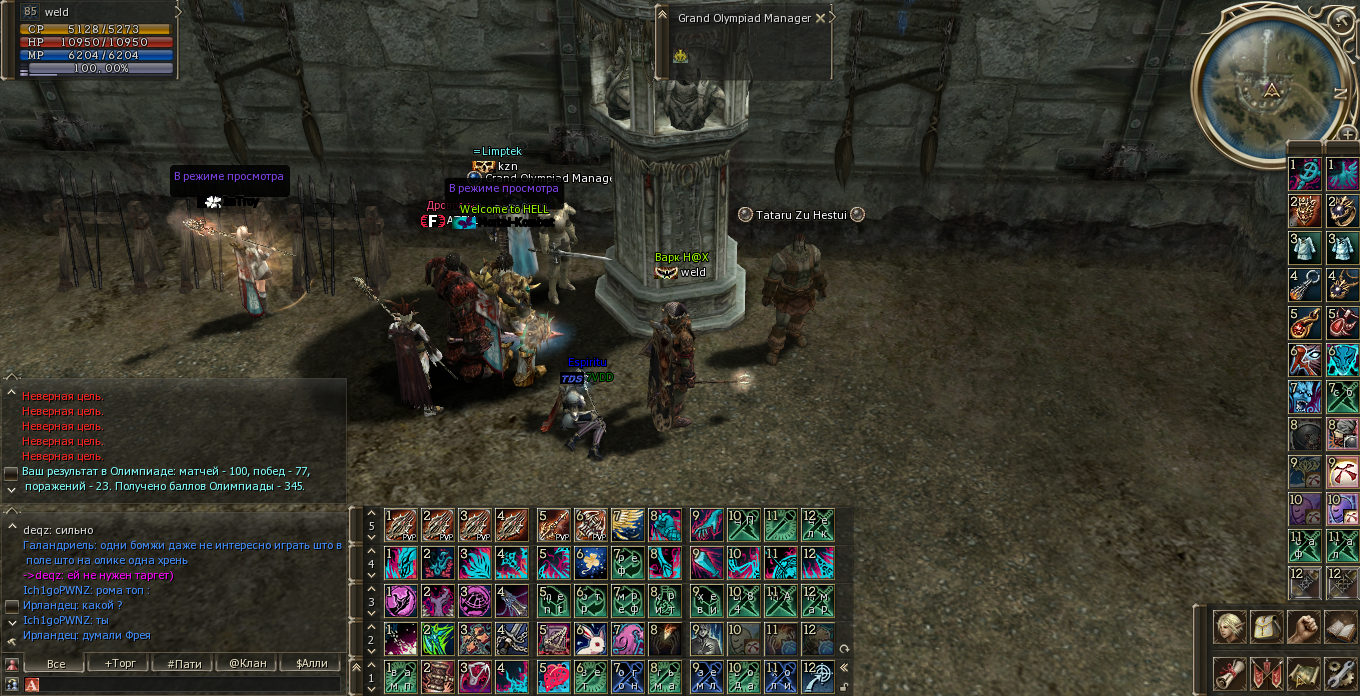Screen dimensions: 1360x696
Task: Use the red potion in side hotbar
Action: click(1341, 322)
